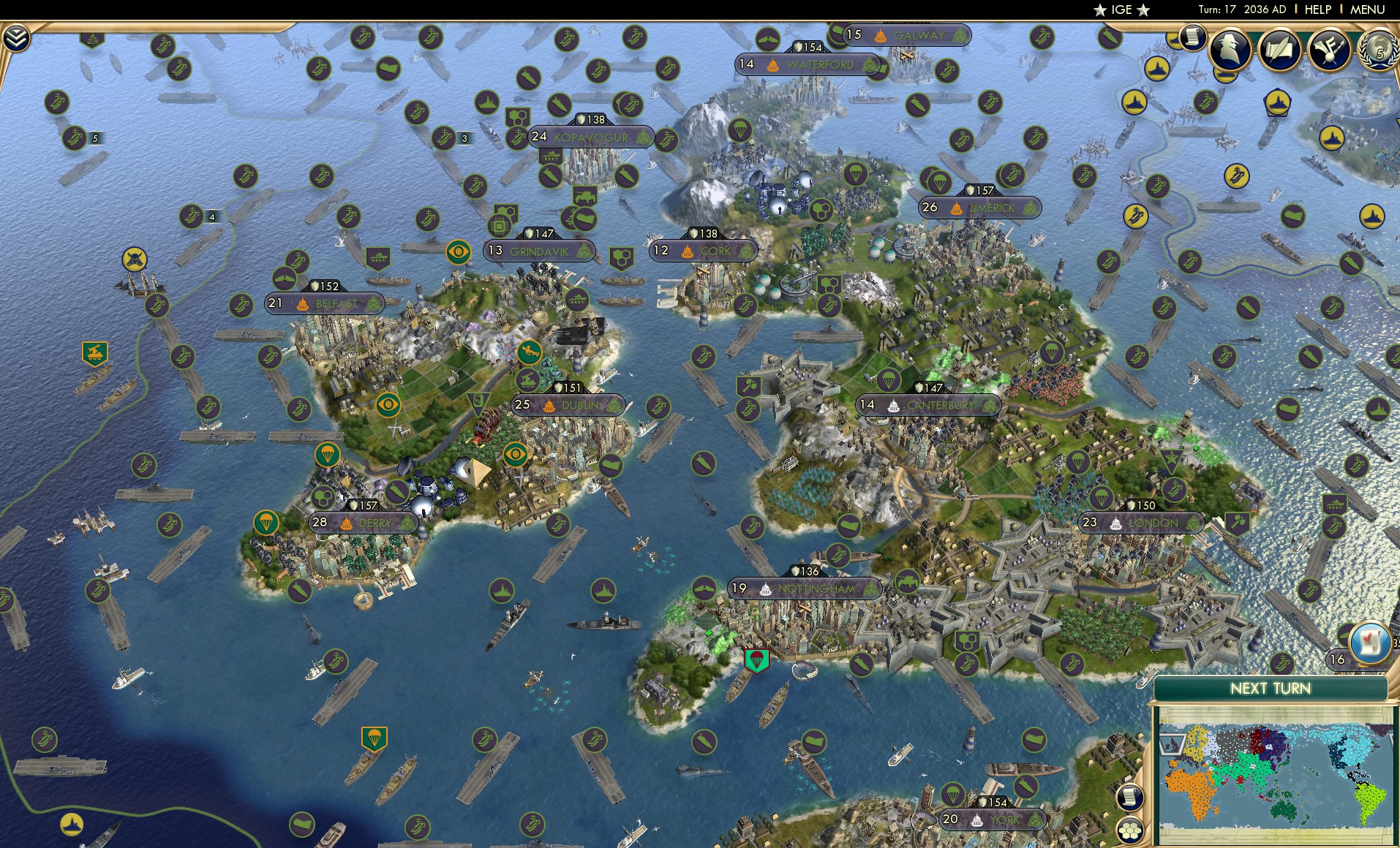Expand the London city production banner
This screenshot has width=1400, height=848.
pyautogui.click(x=1141, y=522)
